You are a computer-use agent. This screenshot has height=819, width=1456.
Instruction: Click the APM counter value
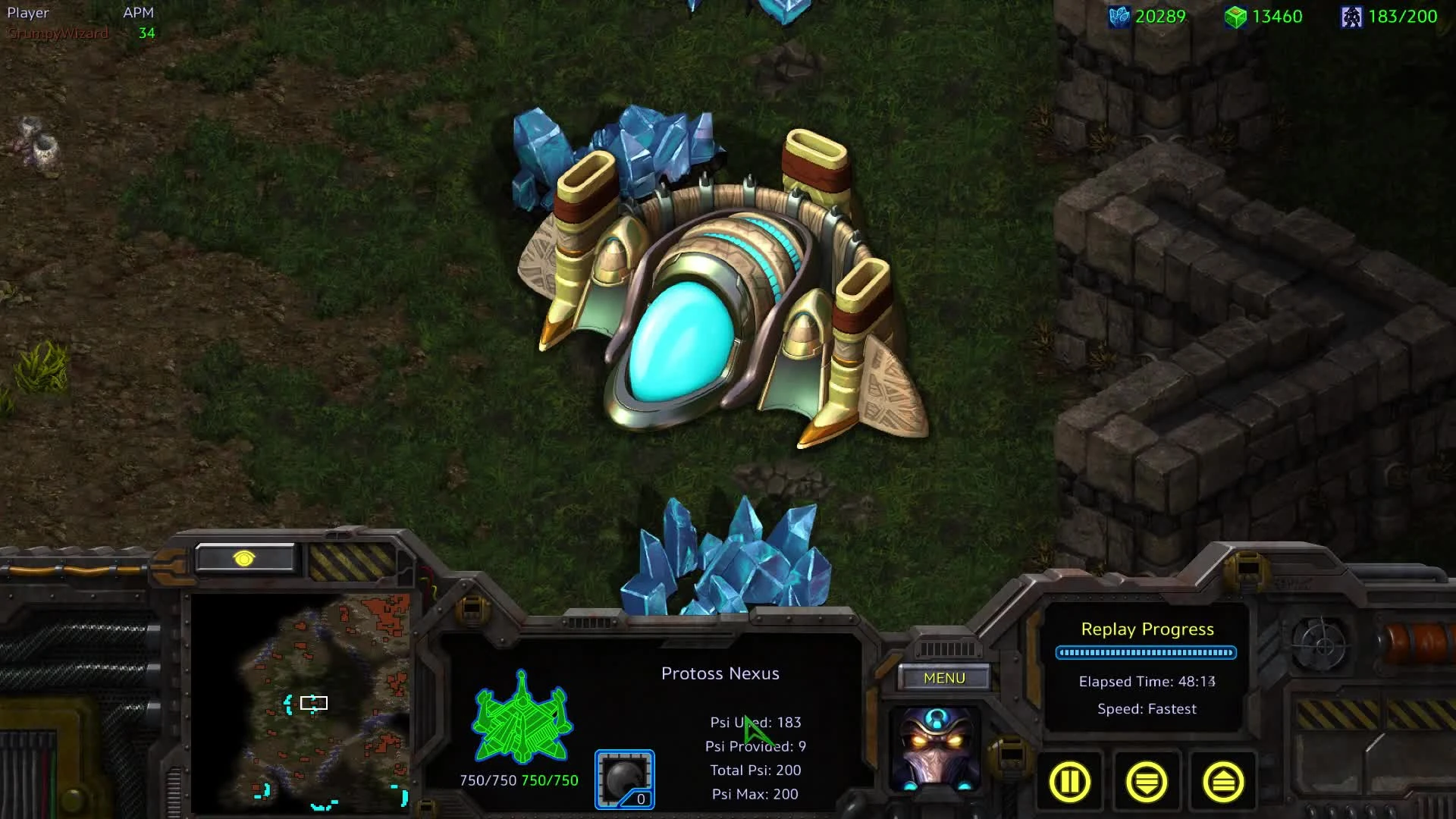[x=146, y=33]
